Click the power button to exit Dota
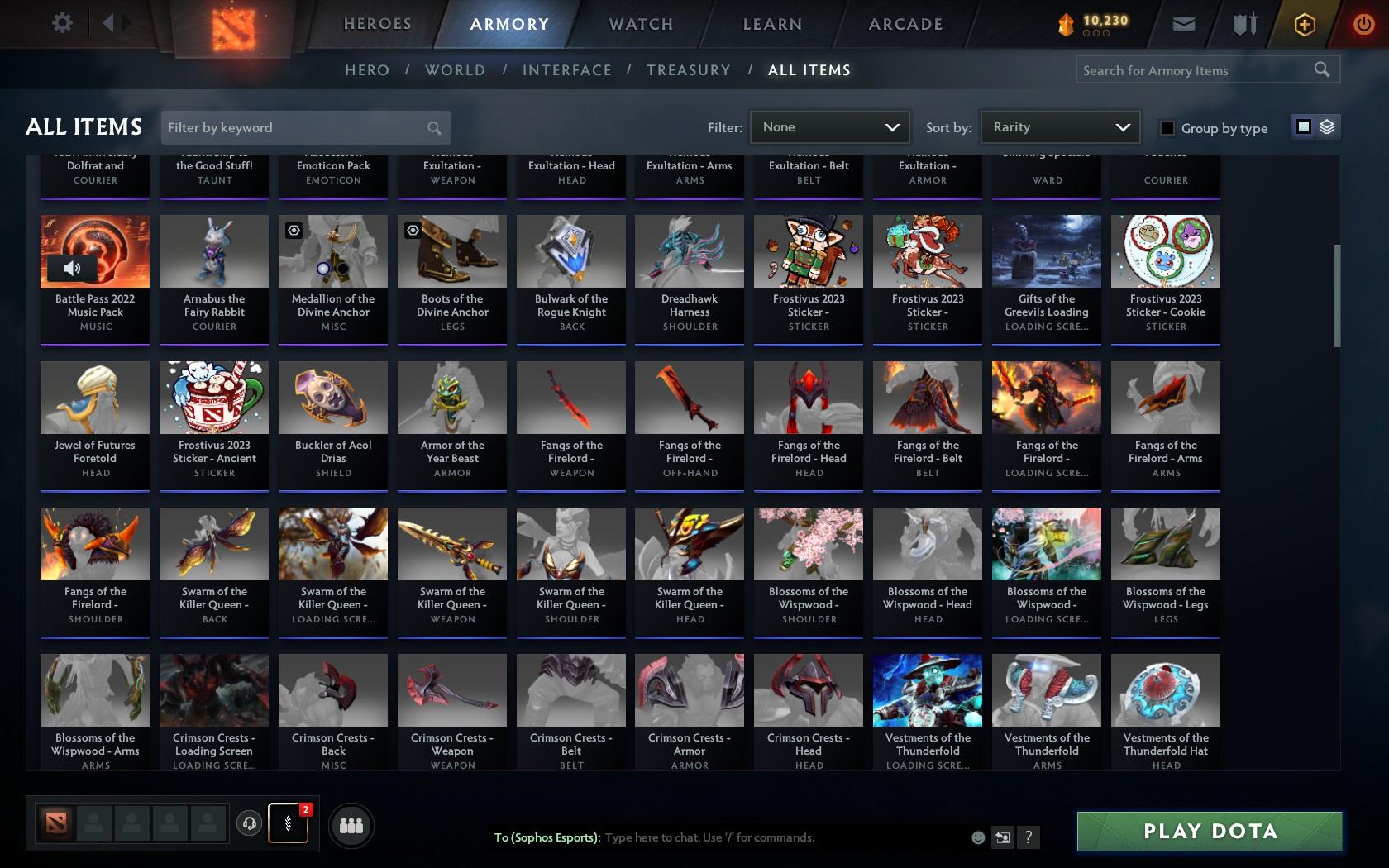 click(1363, 24)
